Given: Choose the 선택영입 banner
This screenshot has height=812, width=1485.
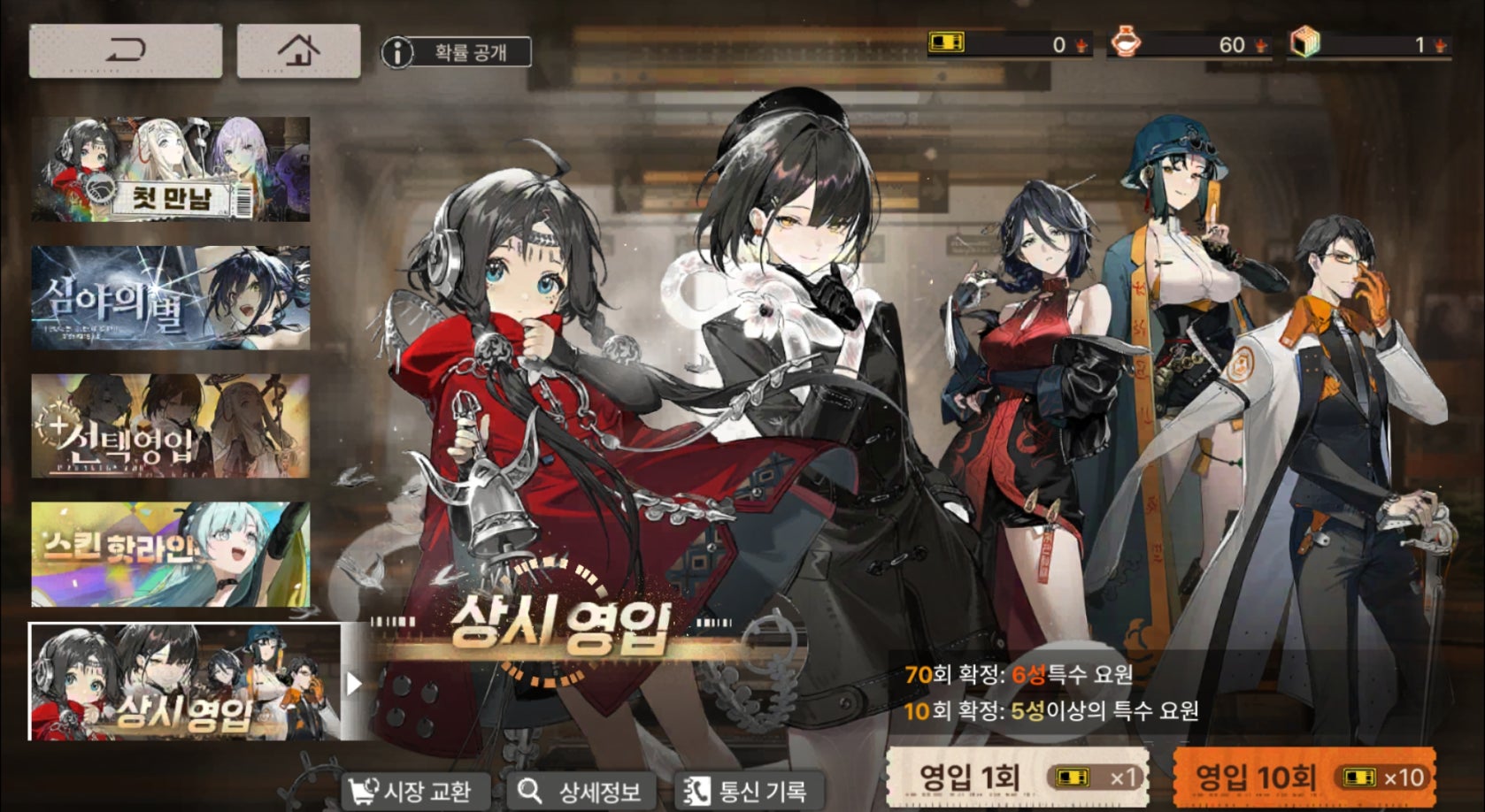Looking at the screenshot, I should tap(171, 425).
